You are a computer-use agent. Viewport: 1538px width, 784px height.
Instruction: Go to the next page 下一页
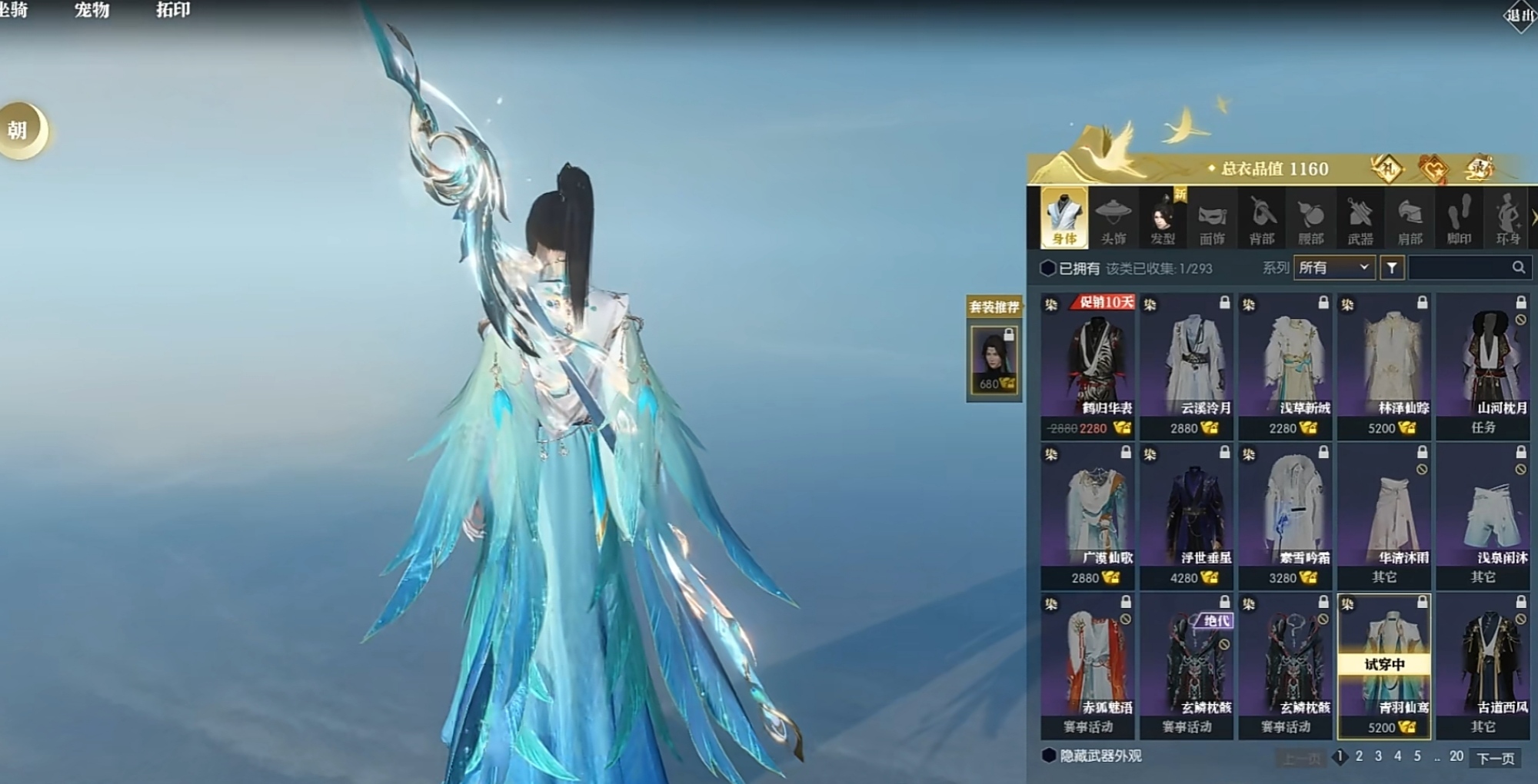(x=1495, y=758)
